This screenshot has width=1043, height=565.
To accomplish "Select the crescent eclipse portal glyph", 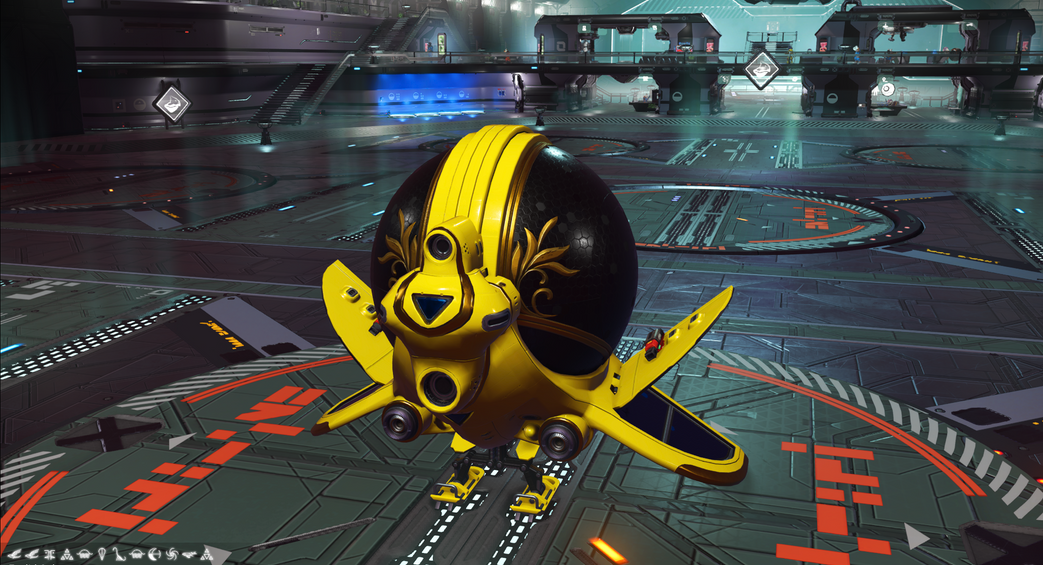I will (x=153, y=554).
